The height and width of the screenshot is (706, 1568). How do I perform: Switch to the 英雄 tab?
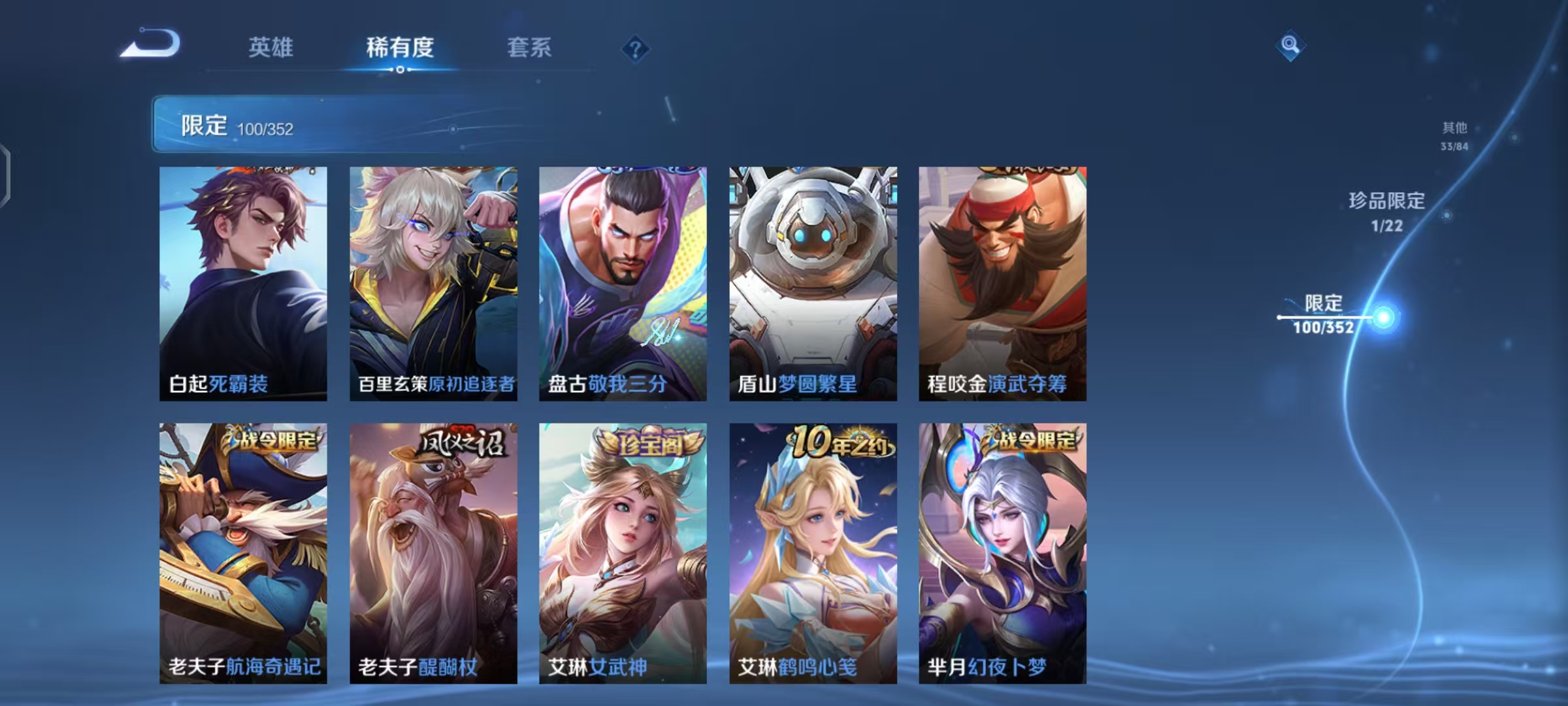270,48
